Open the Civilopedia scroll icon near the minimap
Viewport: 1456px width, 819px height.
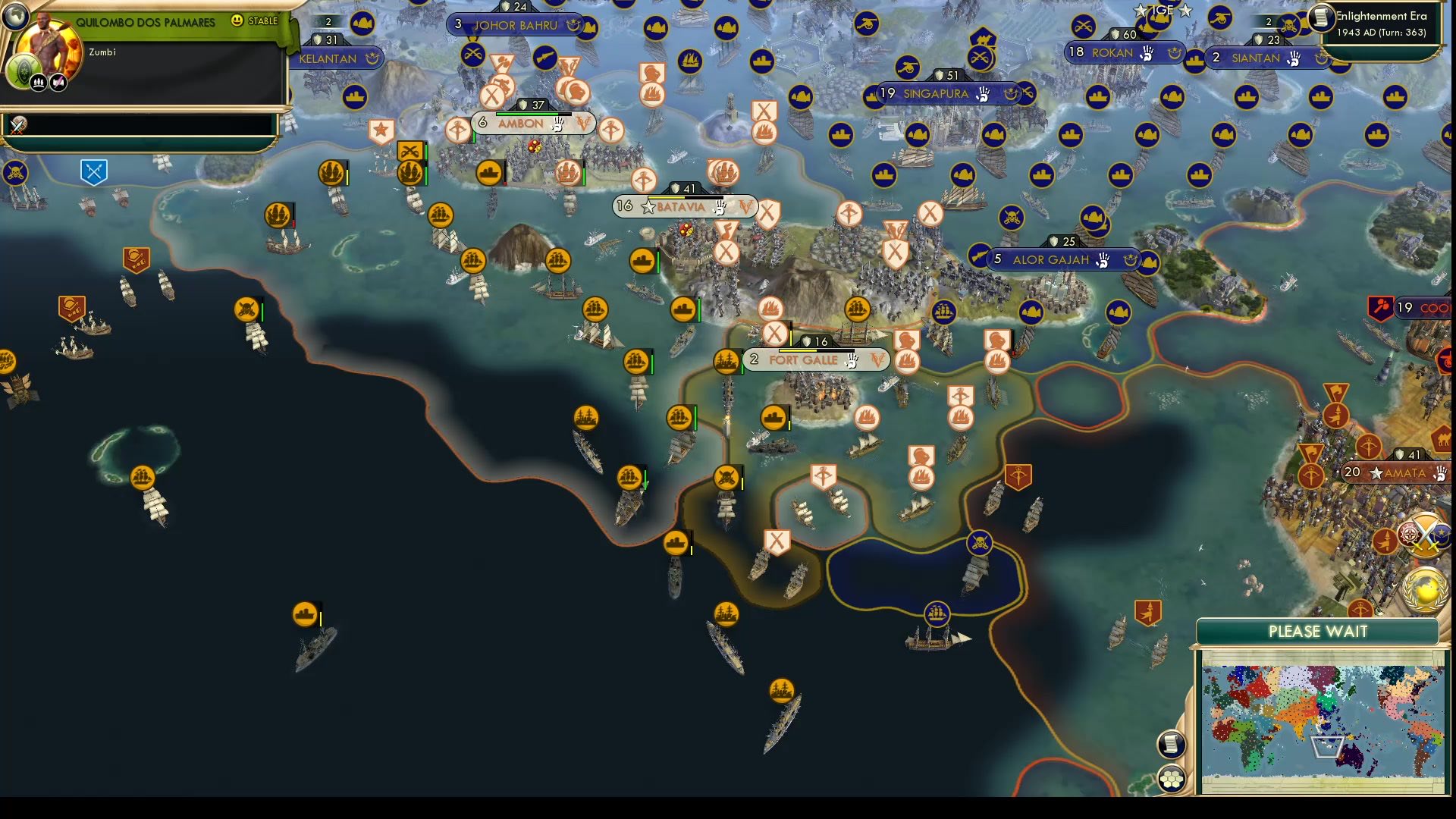click(1171, 744)
